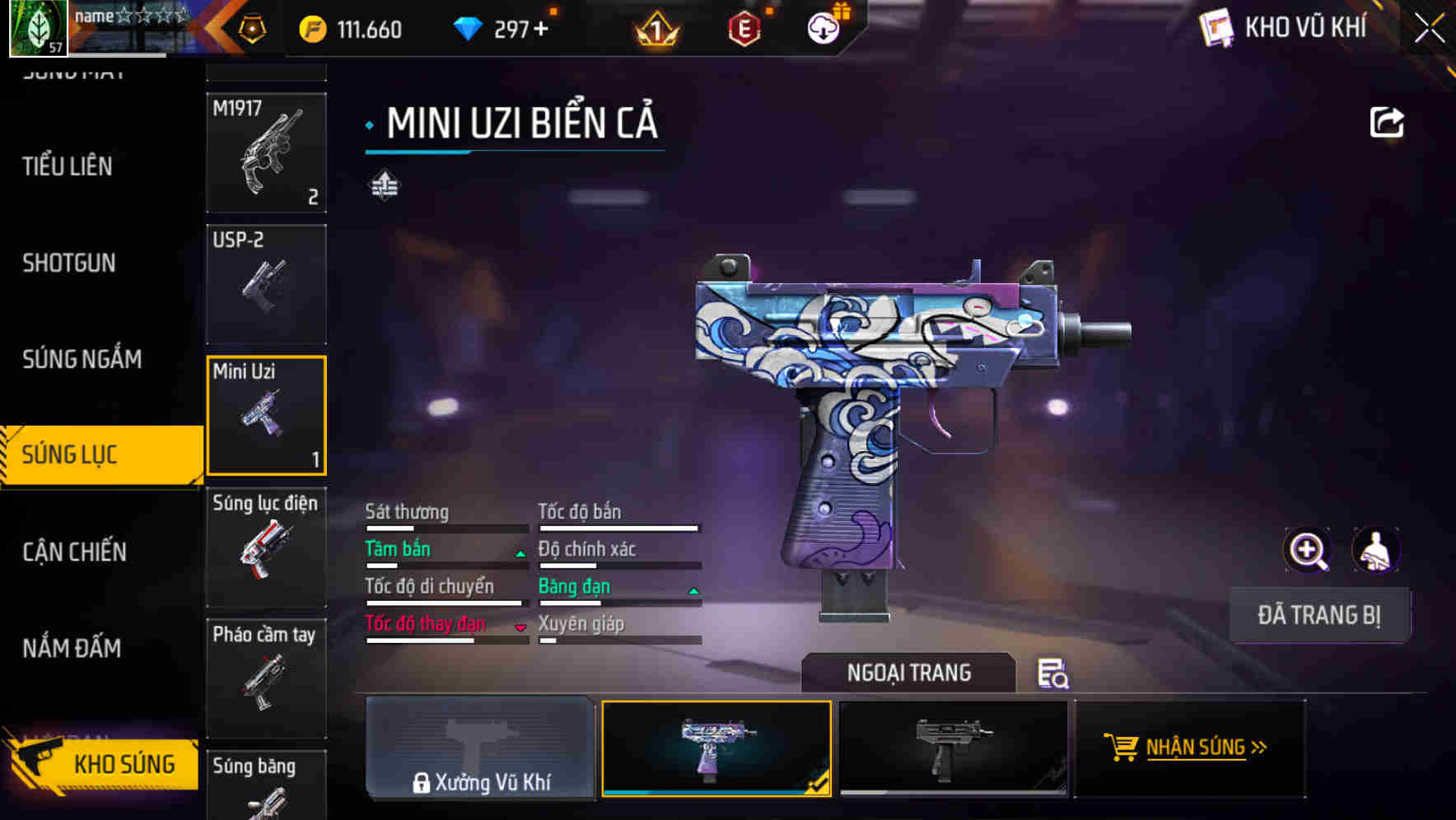Click the Đã Trang Bị button
The width and height of the screenshot is (1456, 820).
(x=1318, y=615)
